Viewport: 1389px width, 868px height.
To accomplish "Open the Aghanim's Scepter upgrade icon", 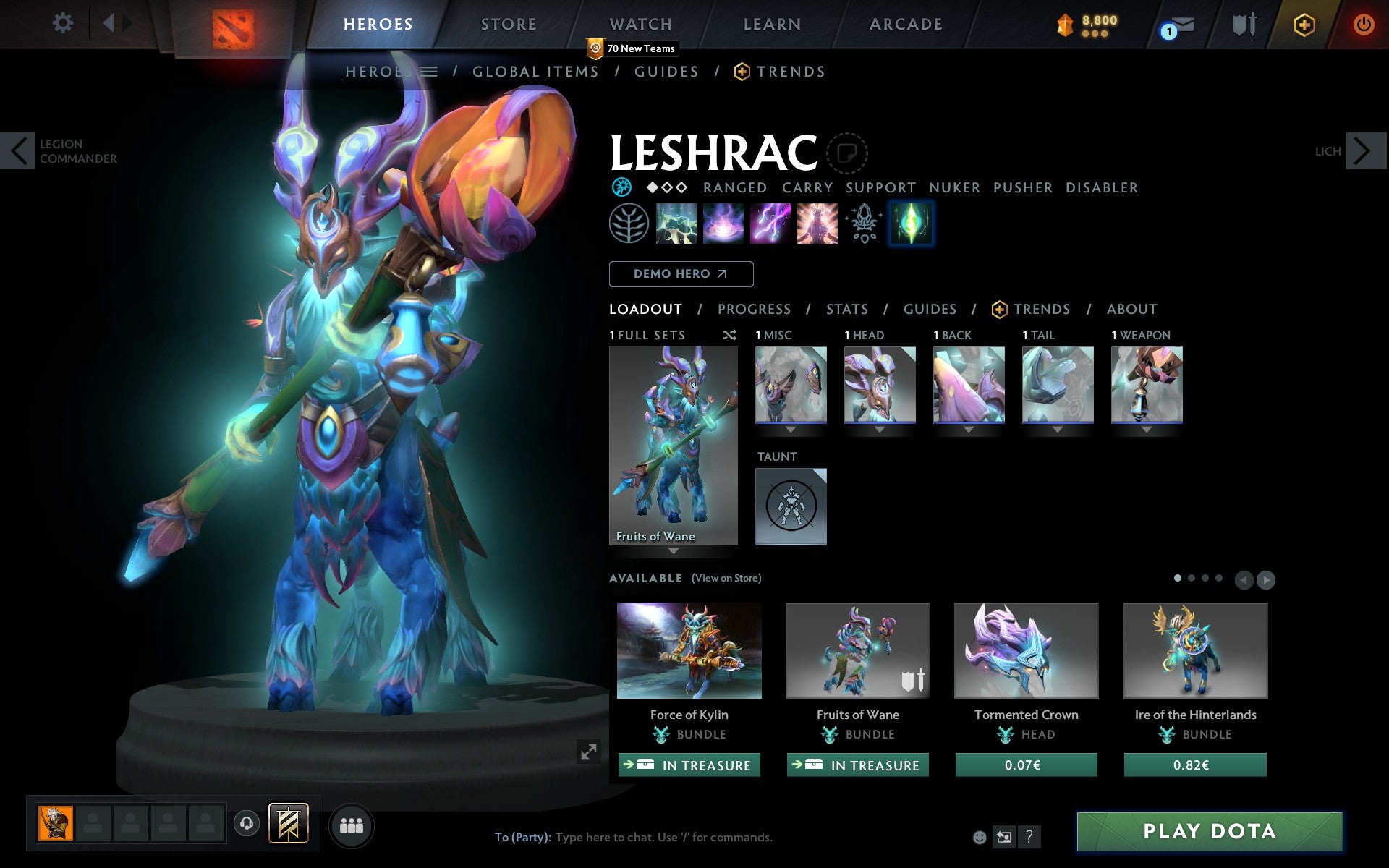I will [862, 224].
